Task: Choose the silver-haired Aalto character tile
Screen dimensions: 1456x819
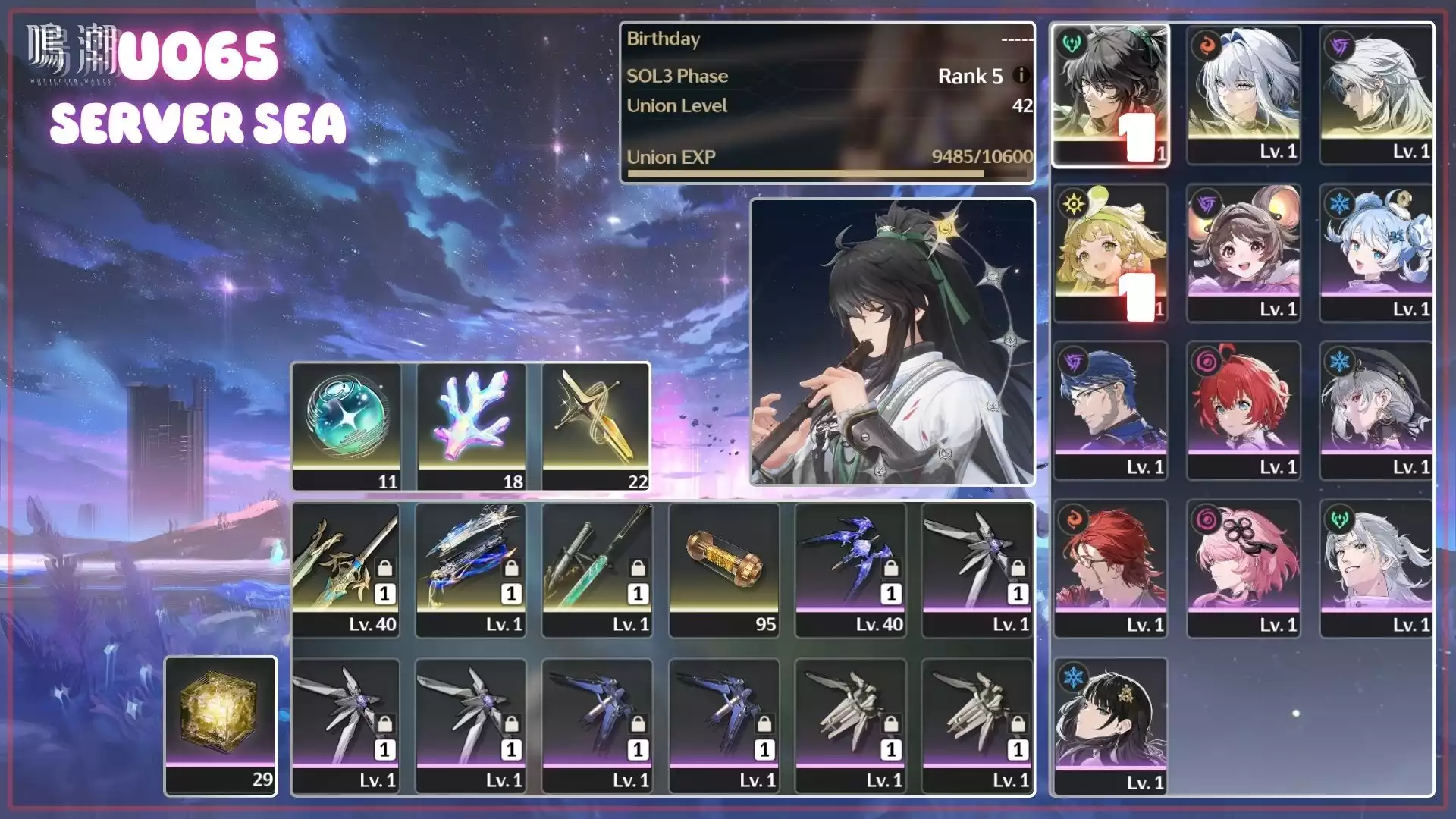Action: 1376,568
